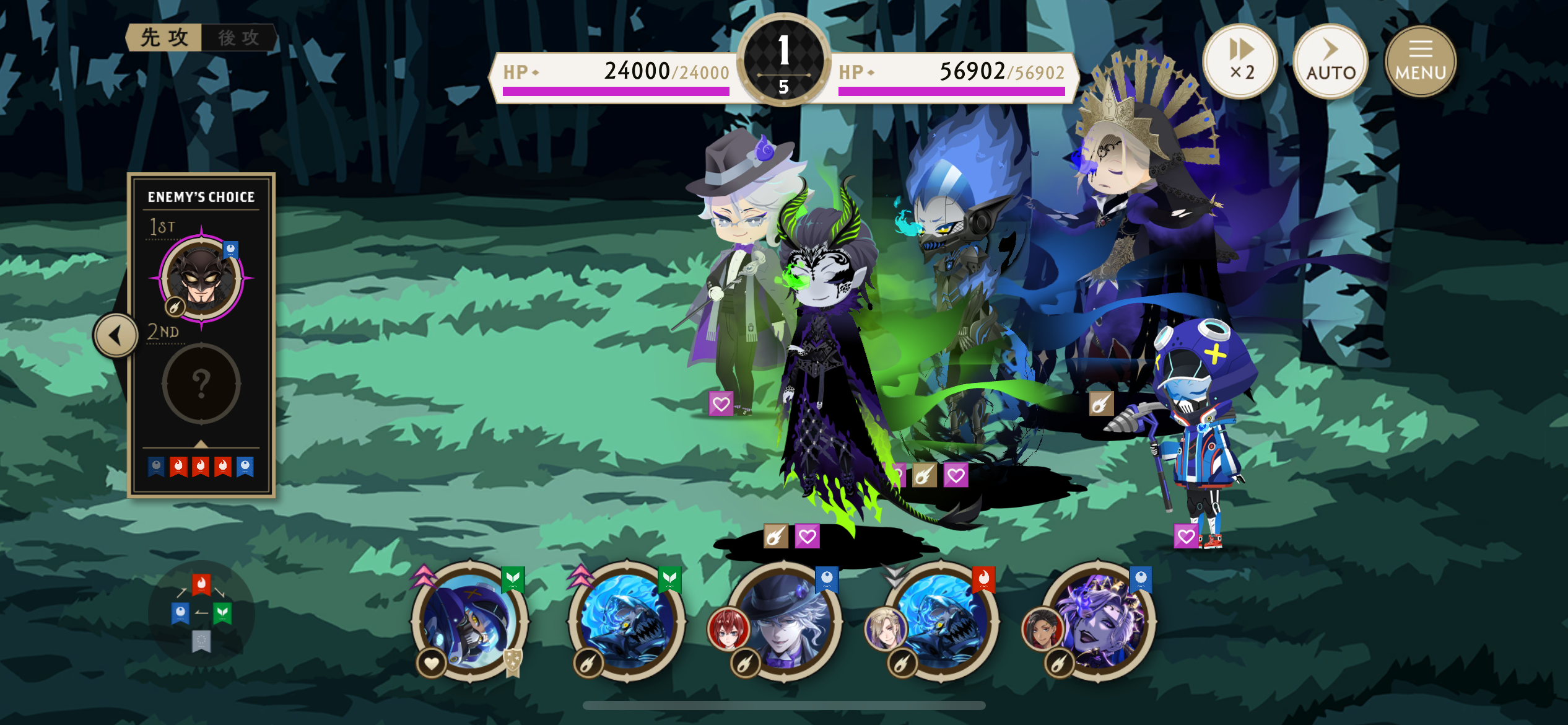The width and height of the screenshot is (1568, 725).
Task: Enable AUTO battle mode
Action: coord(1330,61)
